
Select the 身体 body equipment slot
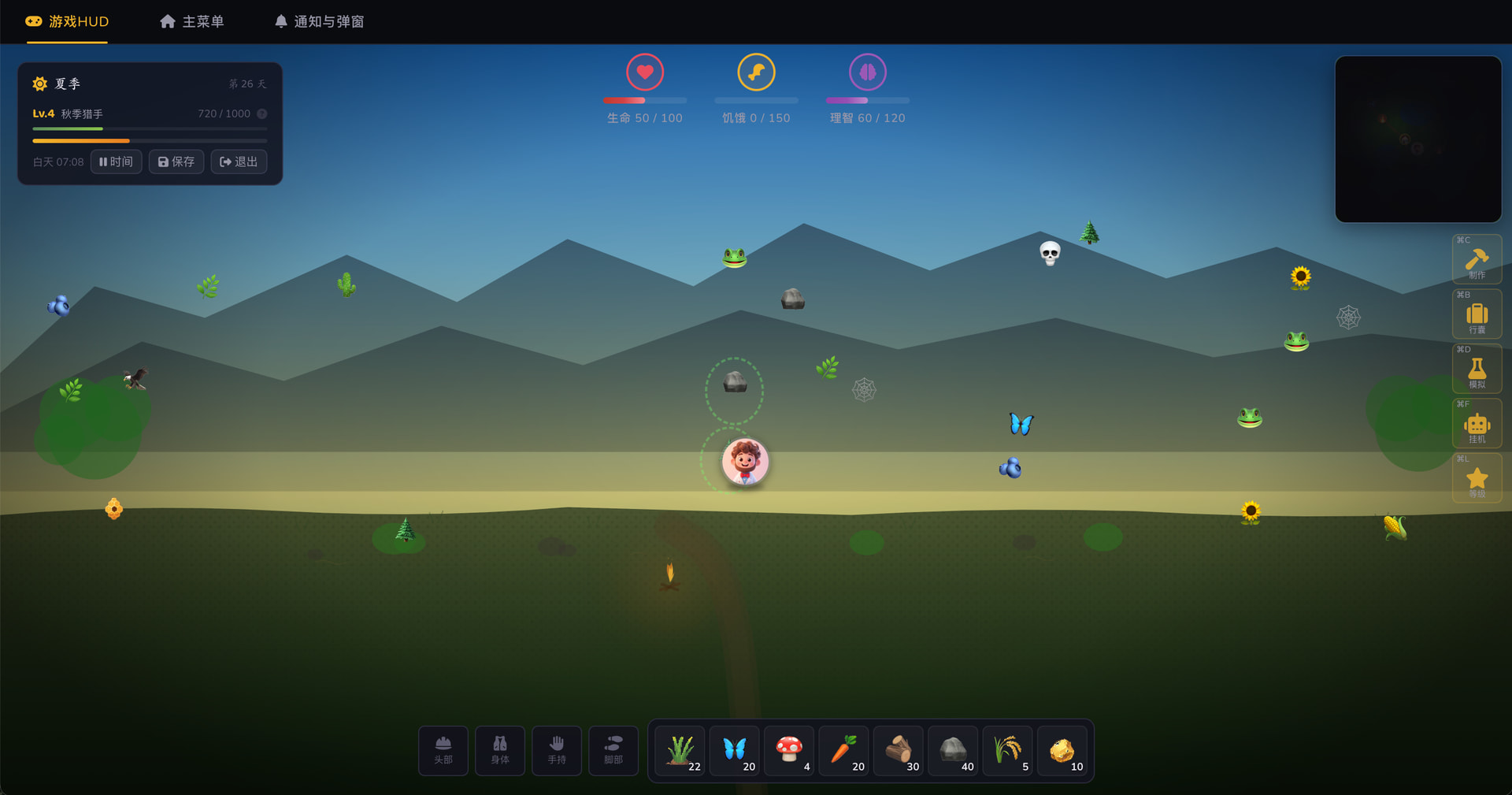click(x=500, y=750)
